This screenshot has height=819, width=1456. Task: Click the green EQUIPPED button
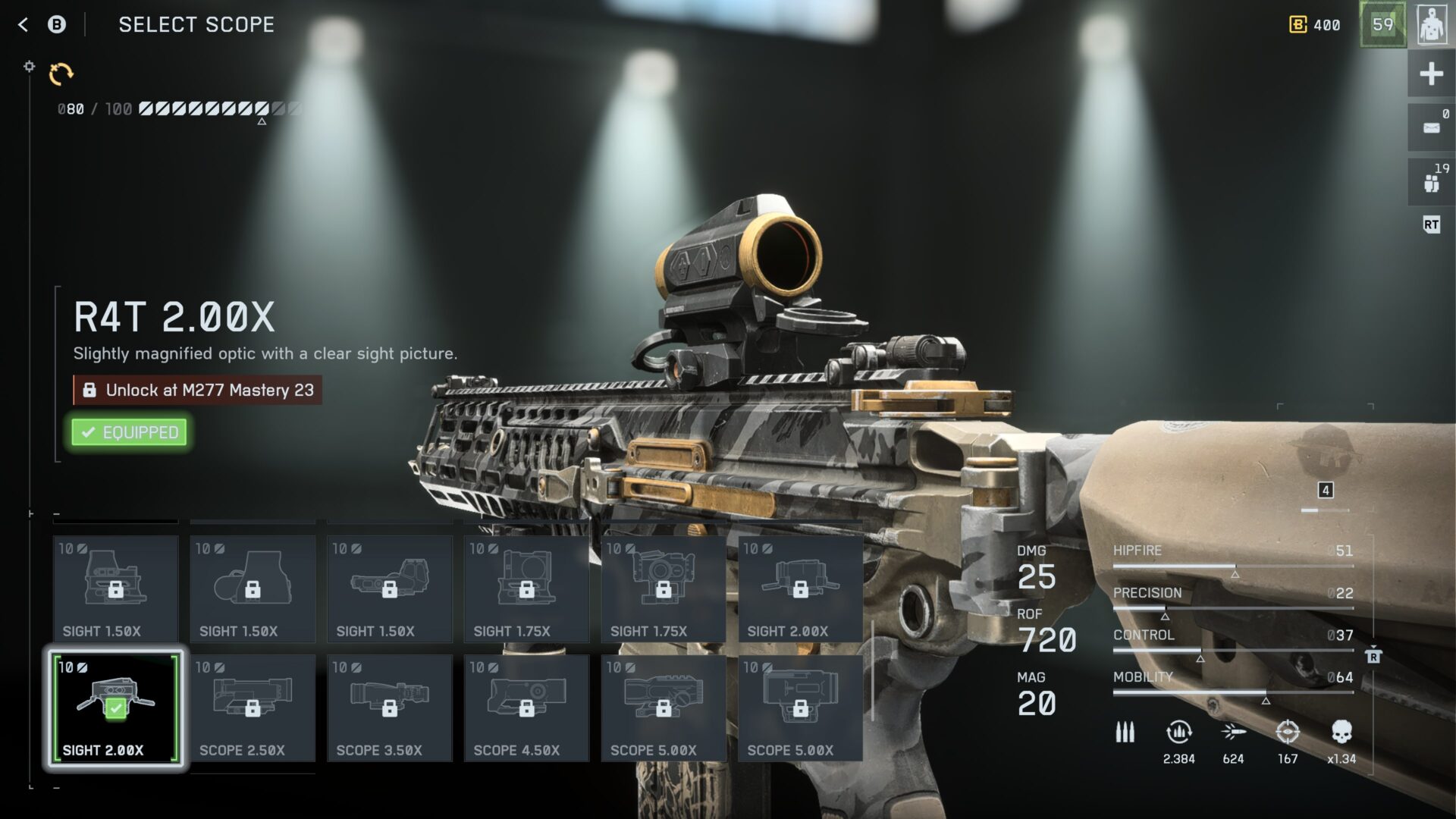[130, 432]
